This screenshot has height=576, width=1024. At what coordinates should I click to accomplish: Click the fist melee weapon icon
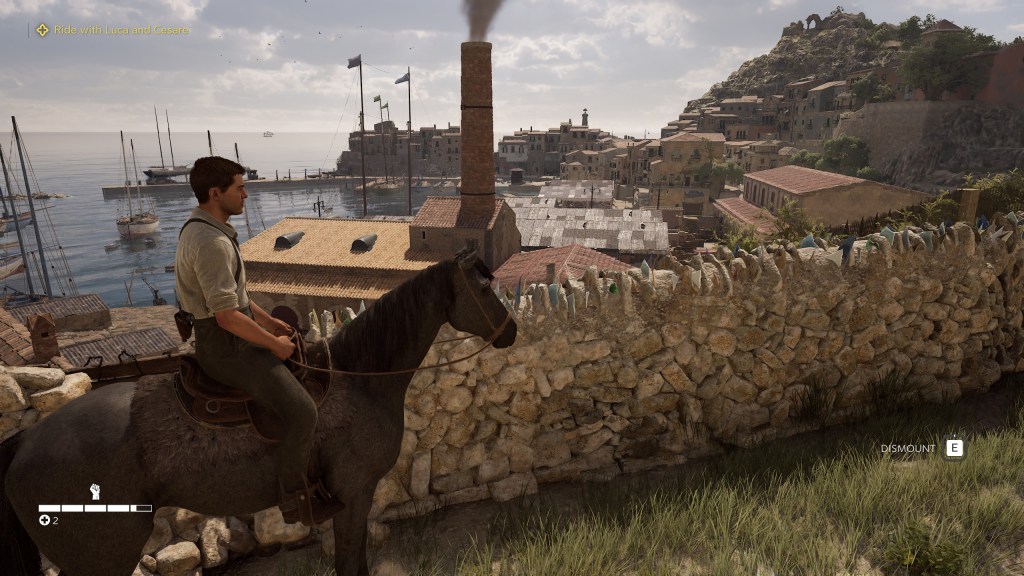click(x=95, y=491)
